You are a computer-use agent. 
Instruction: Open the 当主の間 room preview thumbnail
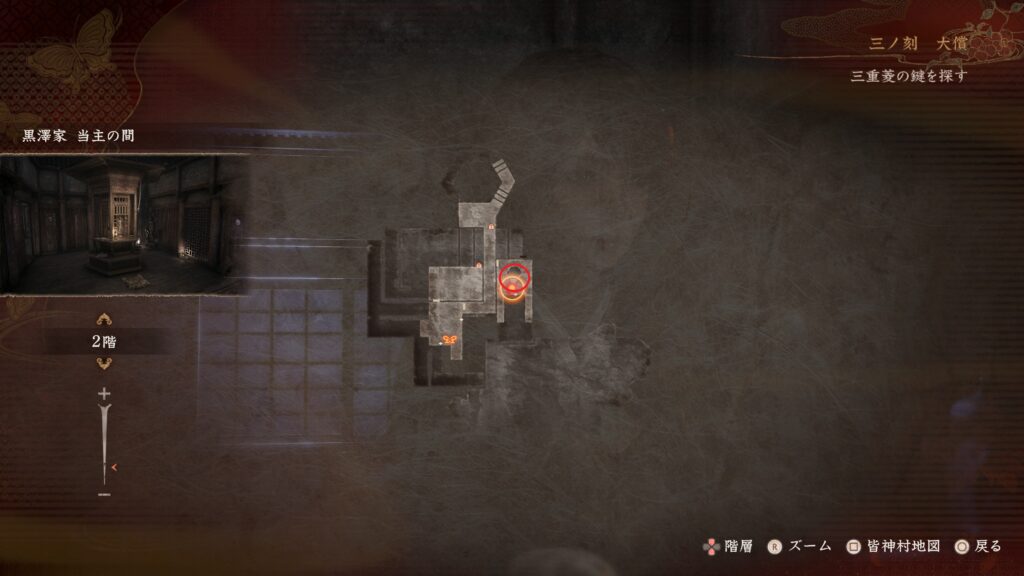[122, 225]
